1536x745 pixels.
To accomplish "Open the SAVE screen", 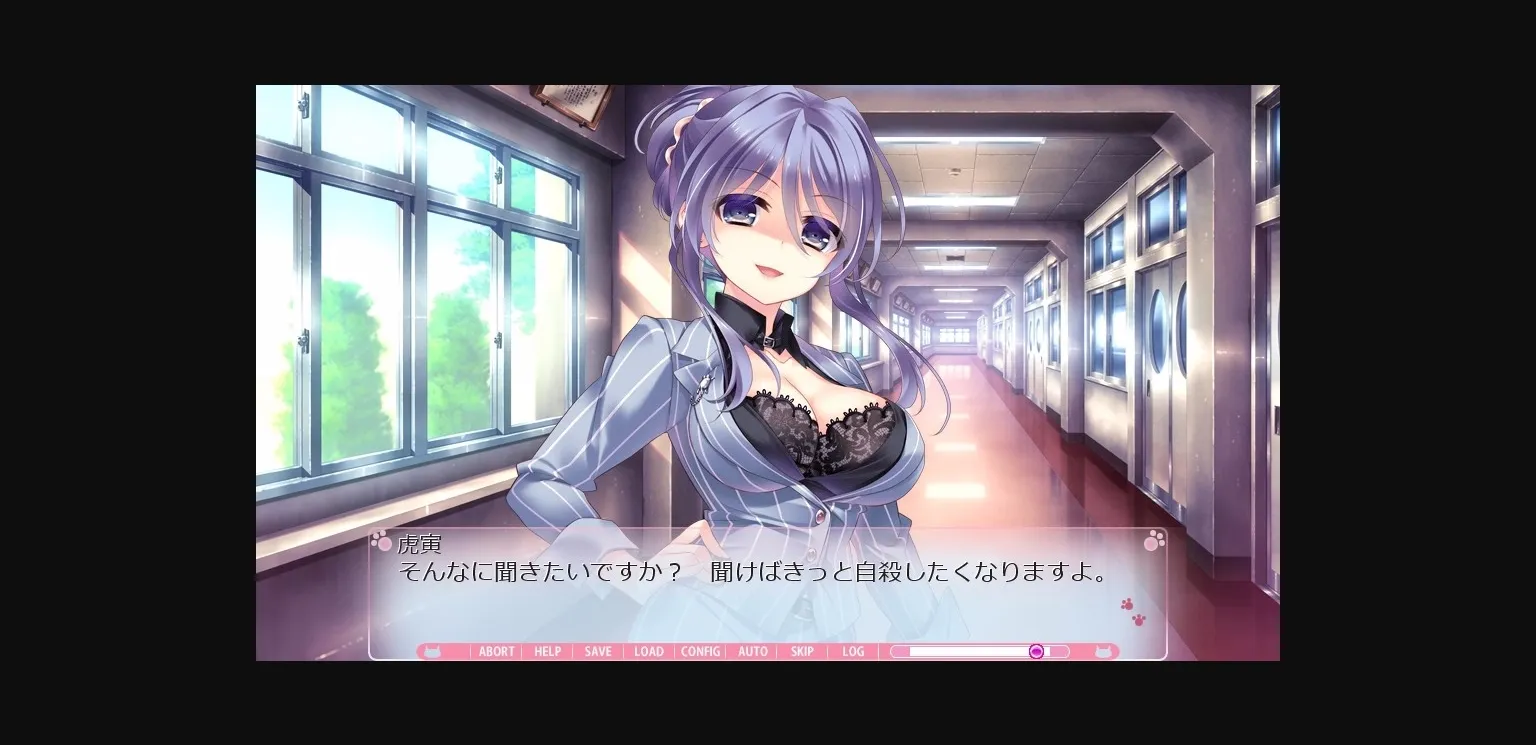I will click(597, 651).
